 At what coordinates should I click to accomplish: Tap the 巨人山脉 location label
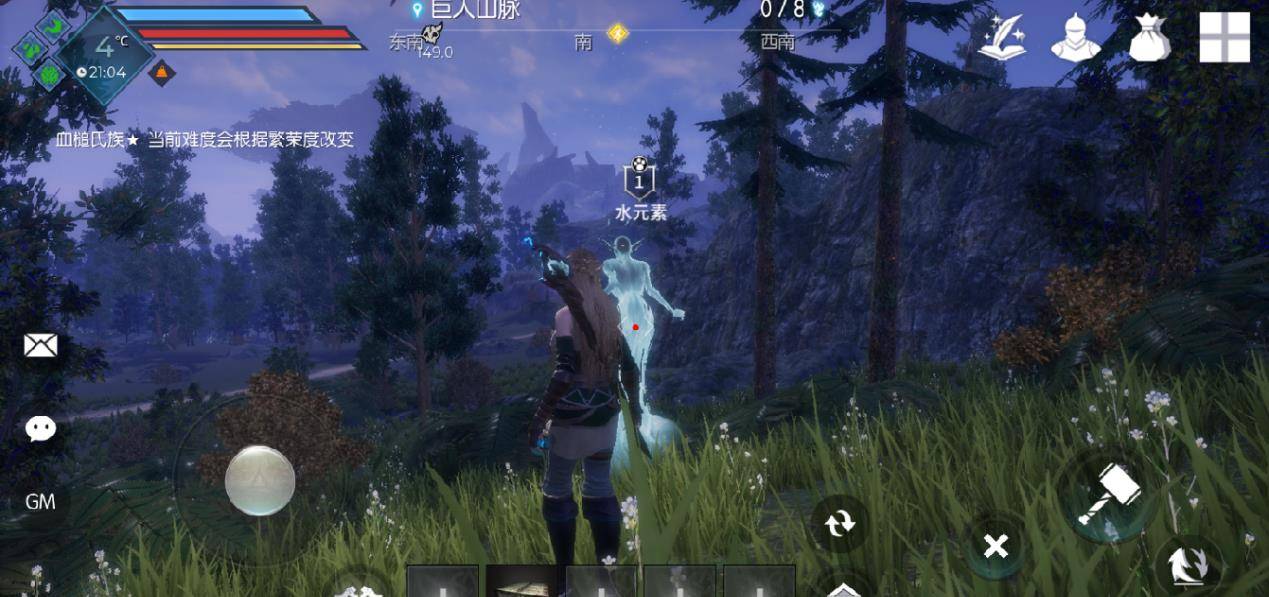(474, 10)
